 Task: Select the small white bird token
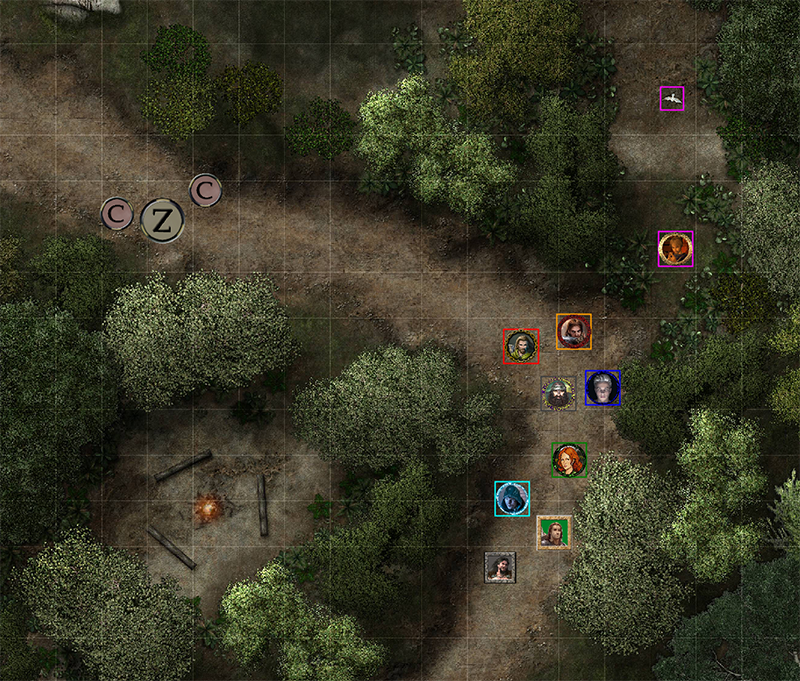pyautogui.click(x=672, y=98)
